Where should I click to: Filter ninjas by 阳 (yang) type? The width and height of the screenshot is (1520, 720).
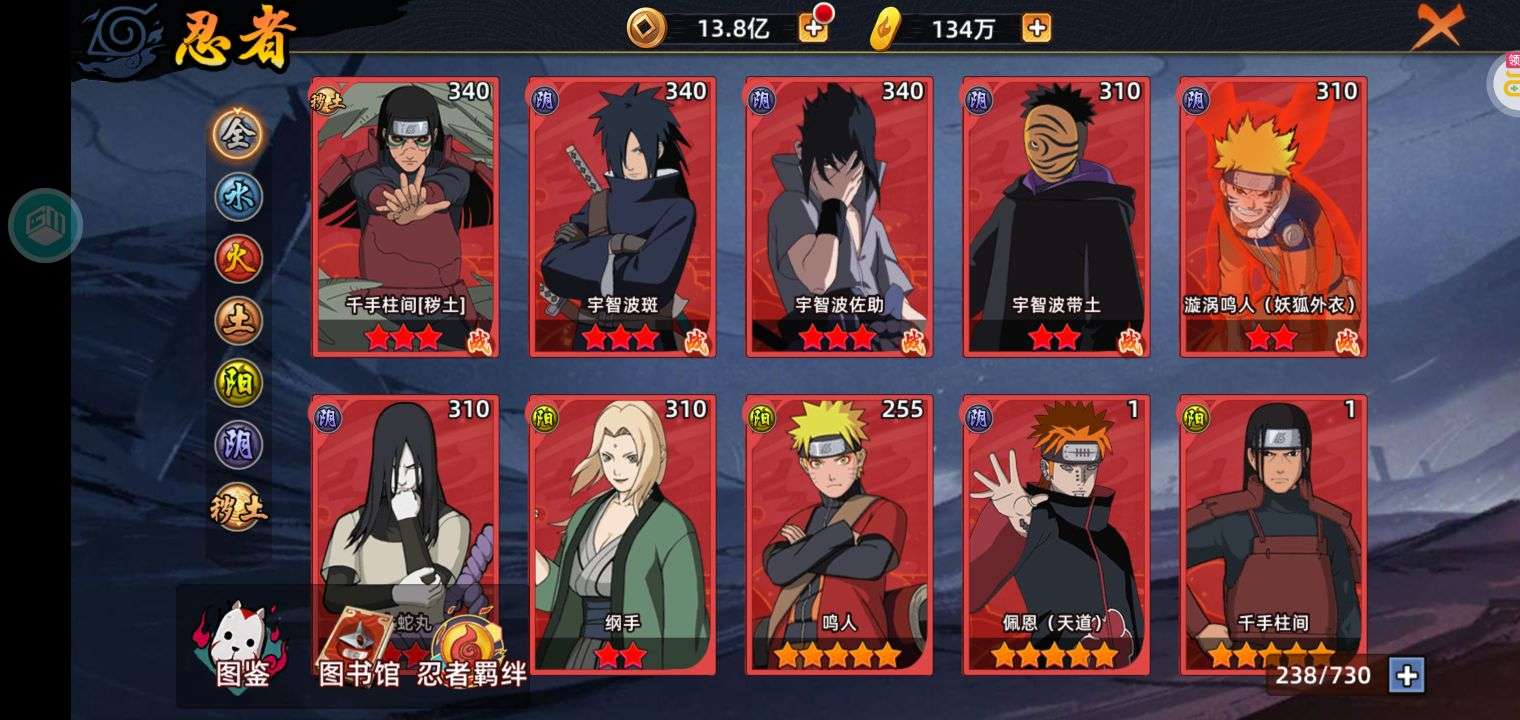point(238,383)
